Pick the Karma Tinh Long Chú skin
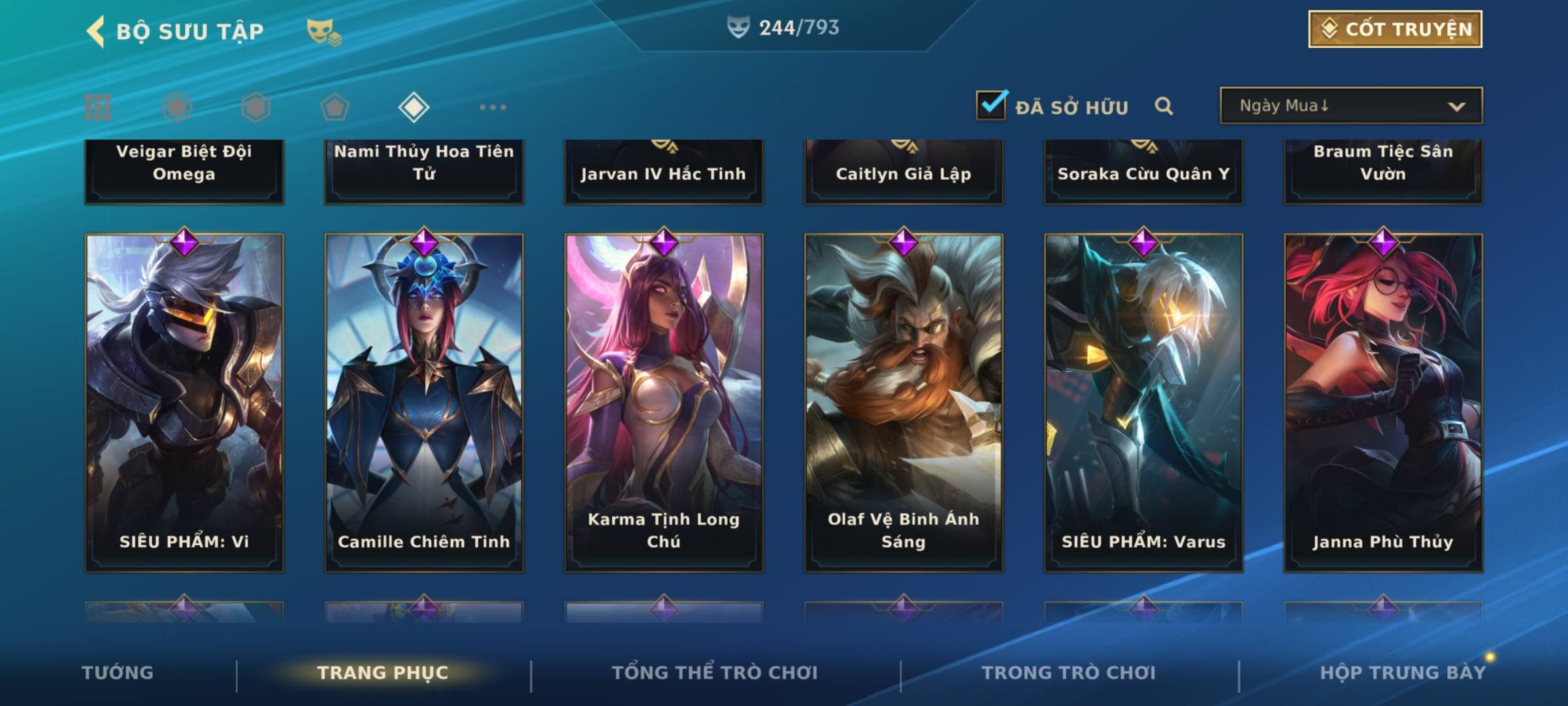1568x706 pixels. click(x=664, y=402)
